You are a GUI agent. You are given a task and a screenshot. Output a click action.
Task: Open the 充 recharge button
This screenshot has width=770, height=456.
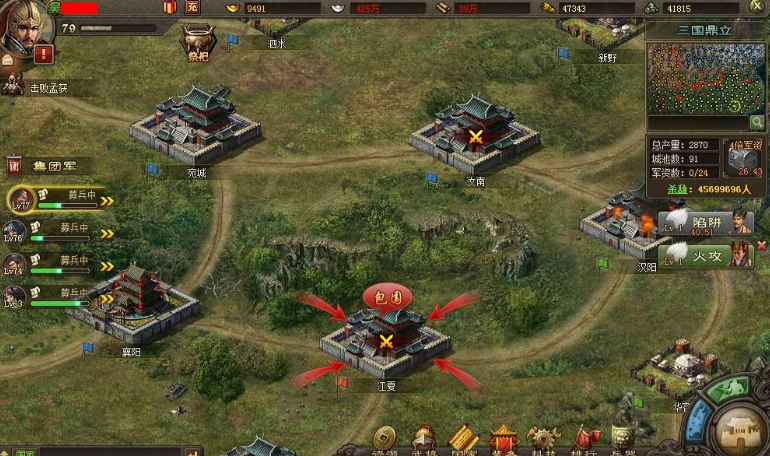(192, 8)
